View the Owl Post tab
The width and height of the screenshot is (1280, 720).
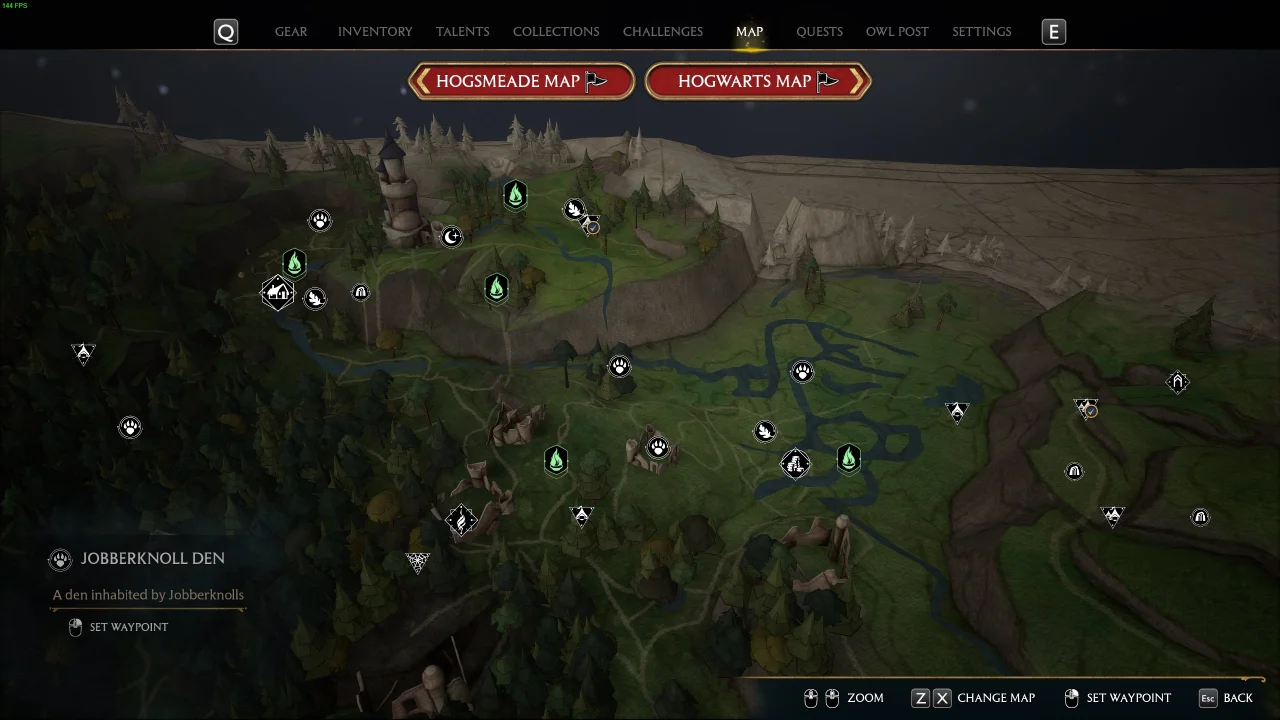click(897, 32)
